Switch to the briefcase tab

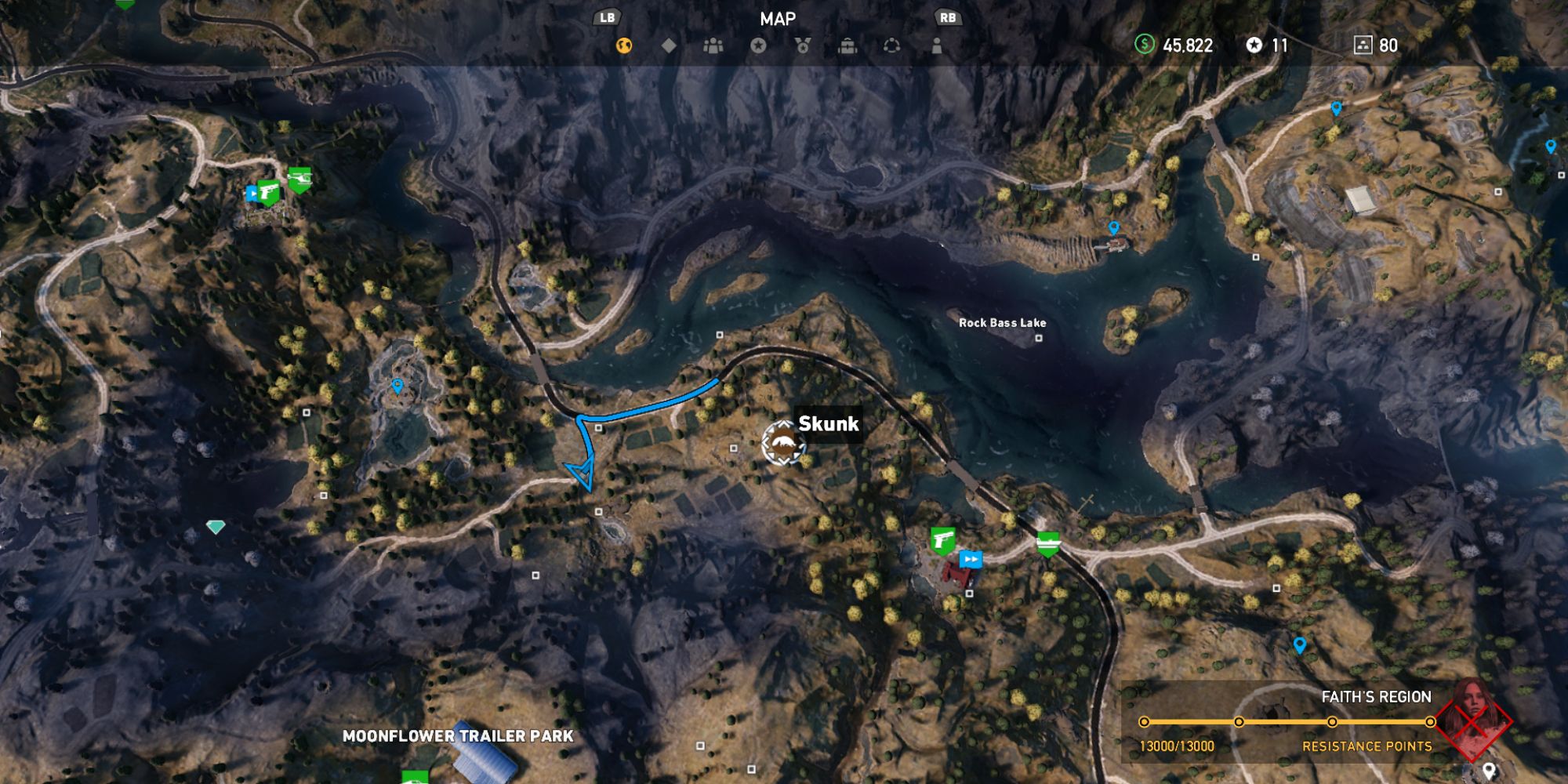(848, 45)
